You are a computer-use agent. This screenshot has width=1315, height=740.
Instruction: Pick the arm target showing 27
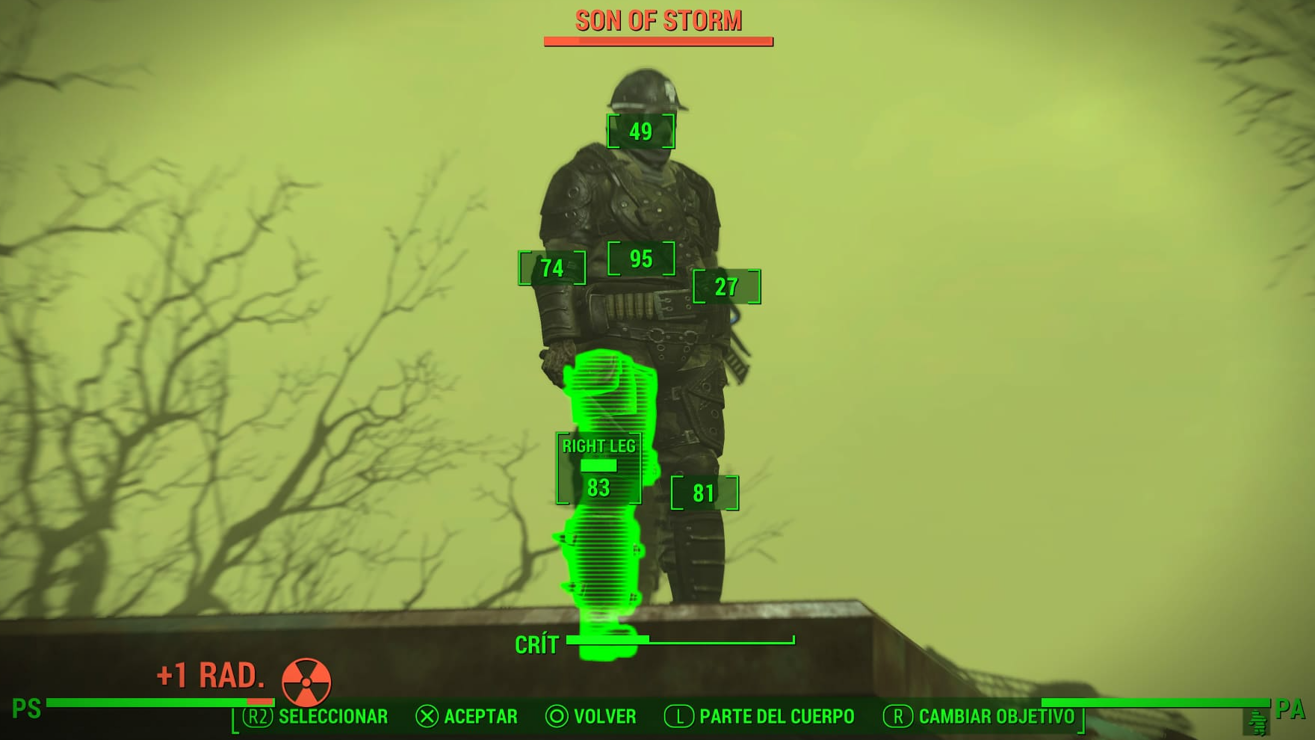(727, 287)
